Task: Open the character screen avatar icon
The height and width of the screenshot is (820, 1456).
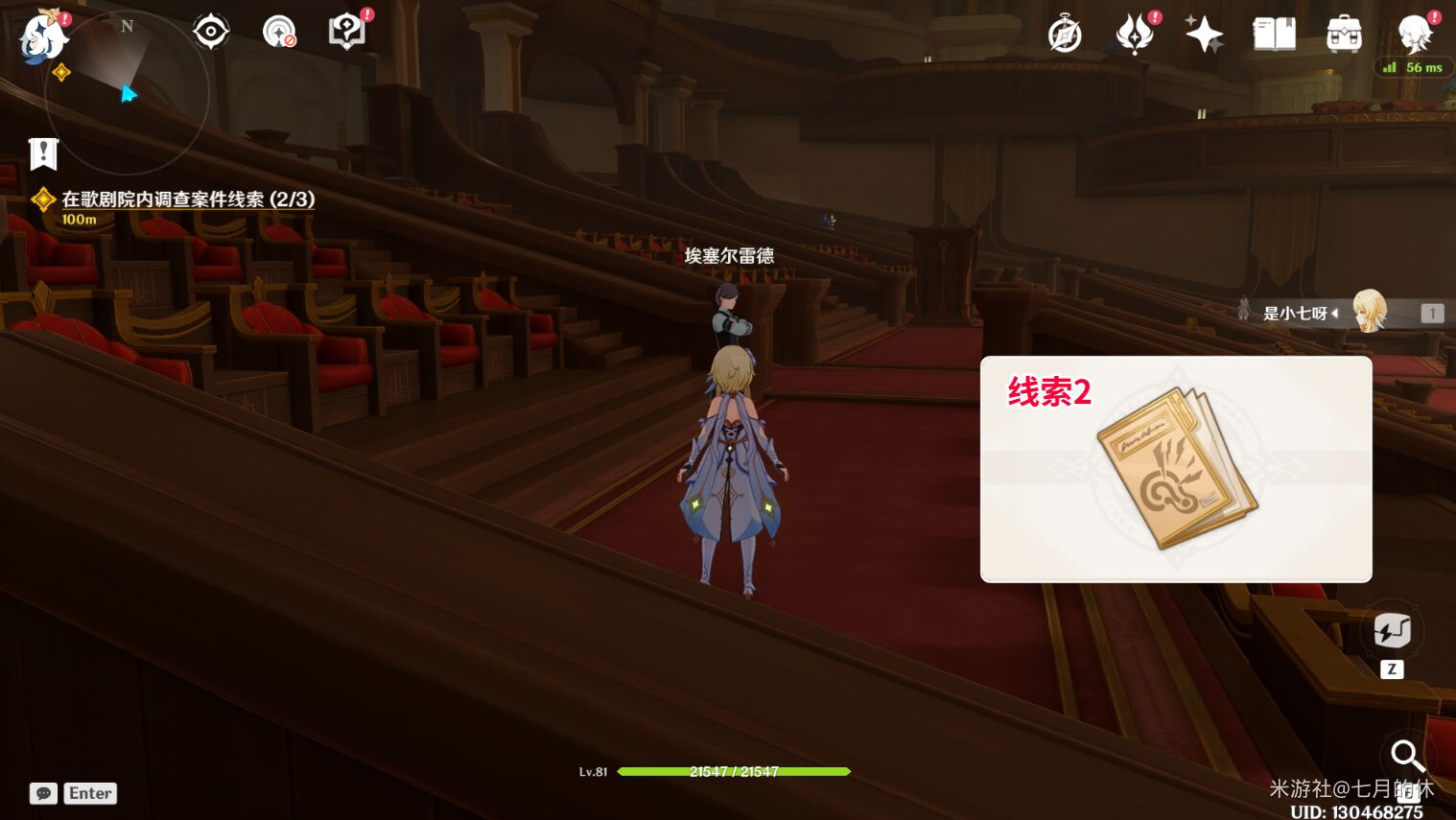Action: click(x=1414, y=33)
